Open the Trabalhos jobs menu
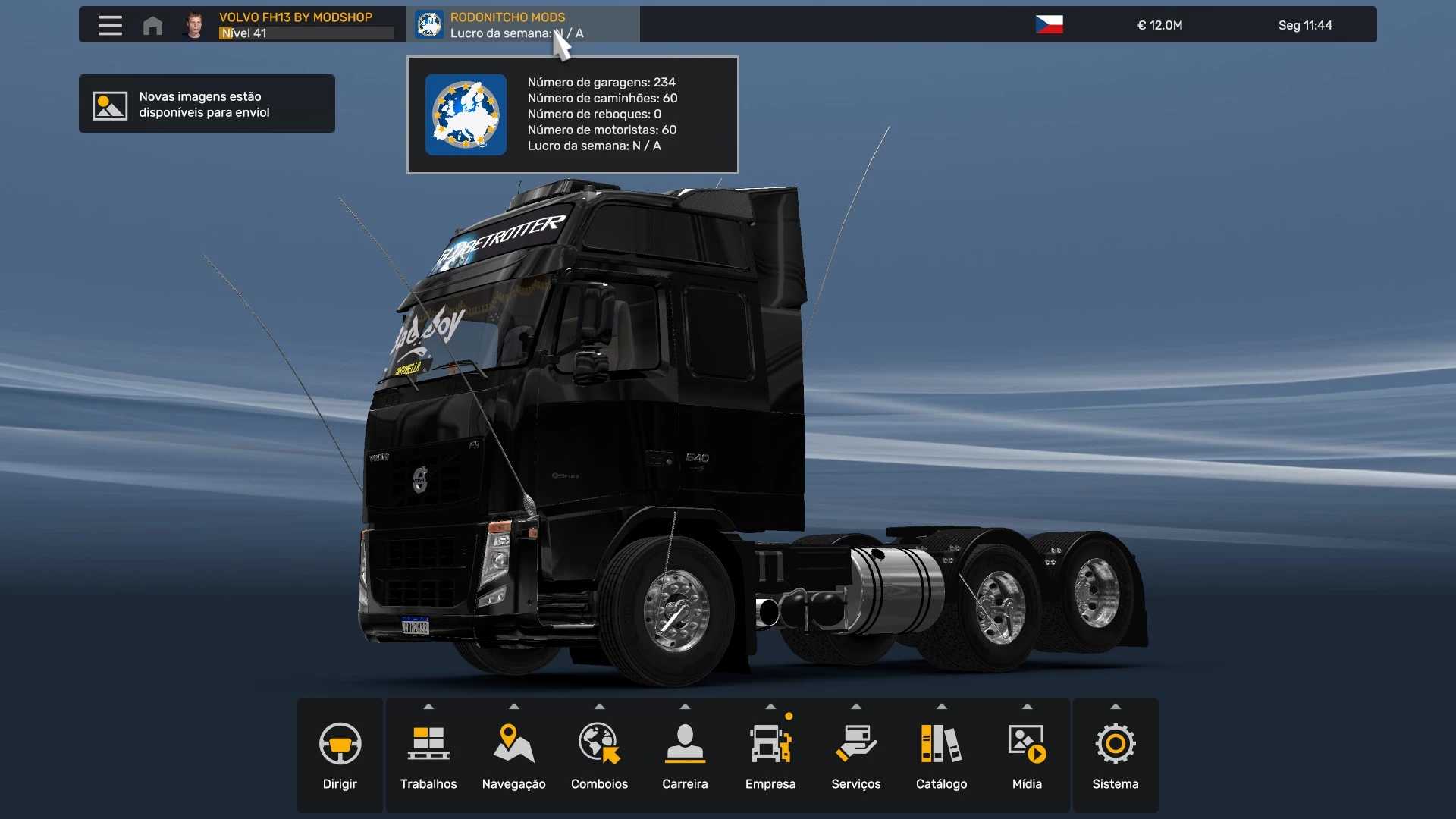The height and width of the screenshot is (819, 1456). [x=428, y=755]
